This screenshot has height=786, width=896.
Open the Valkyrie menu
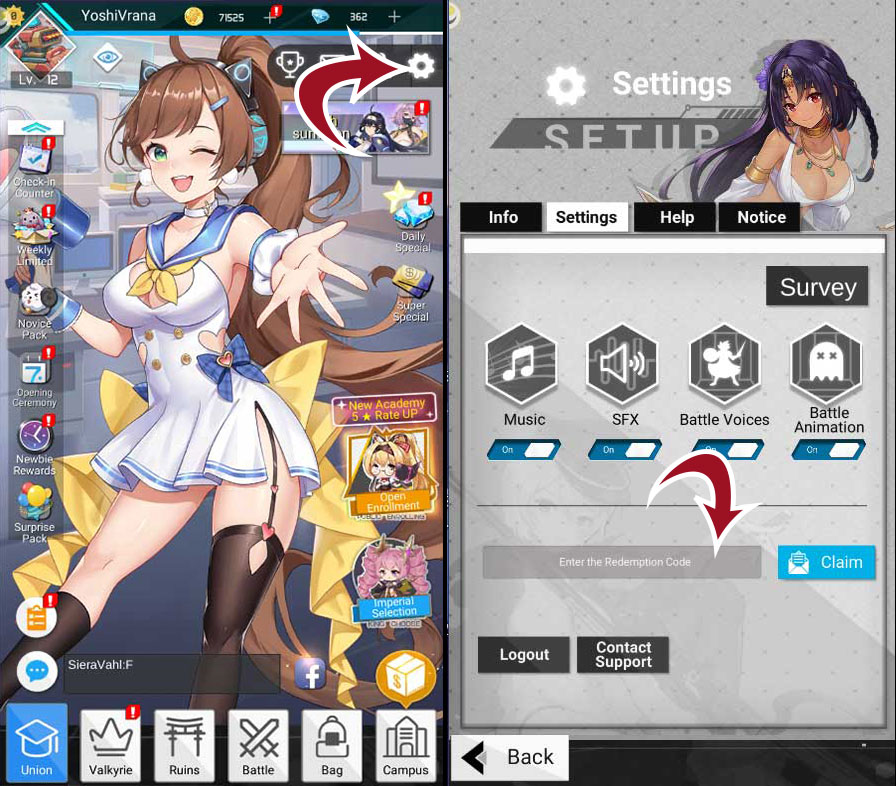pyautogui.click(x=111, y=744)
